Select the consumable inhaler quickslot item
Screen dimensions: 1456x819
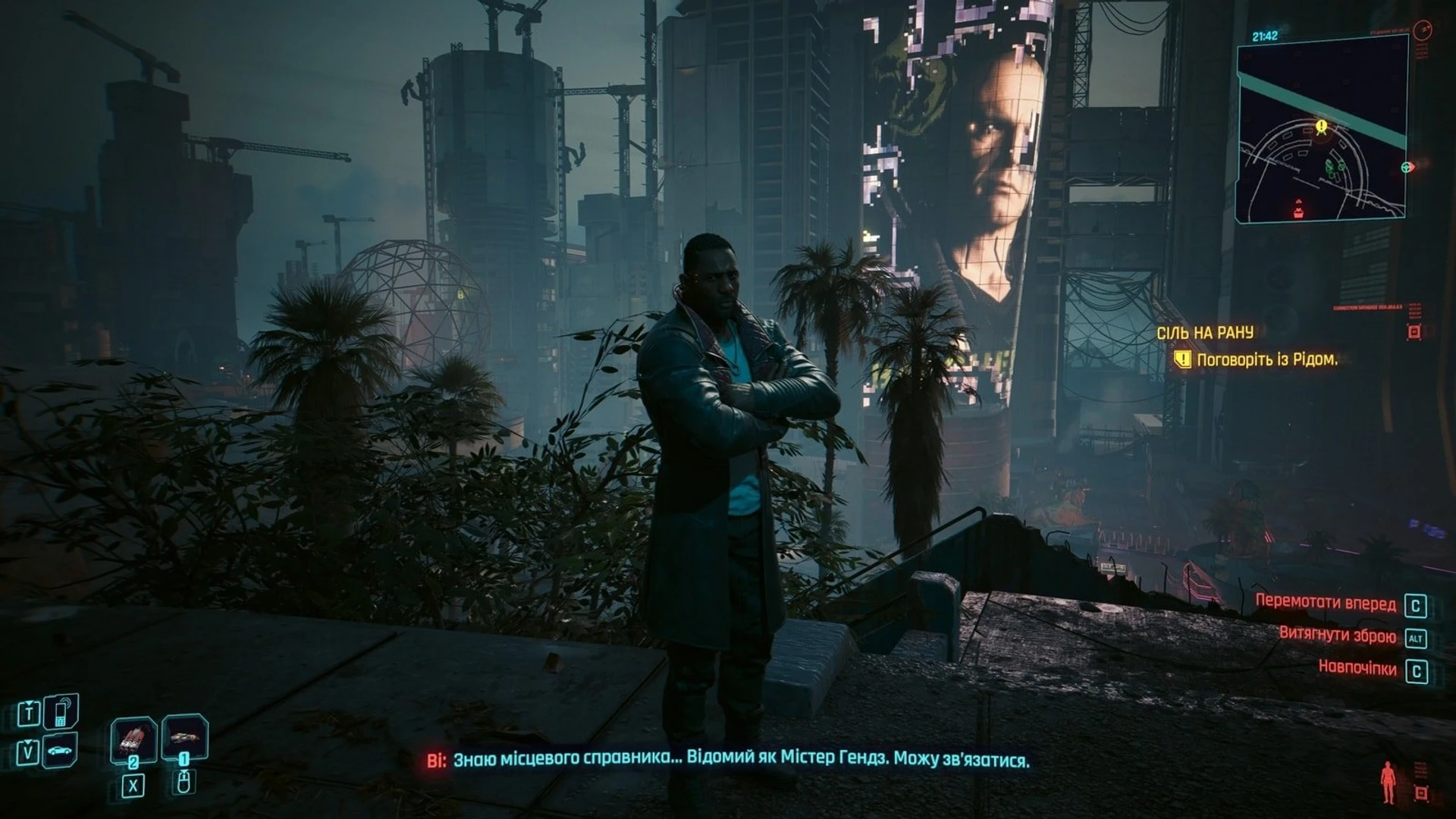(x=185, y=738)
